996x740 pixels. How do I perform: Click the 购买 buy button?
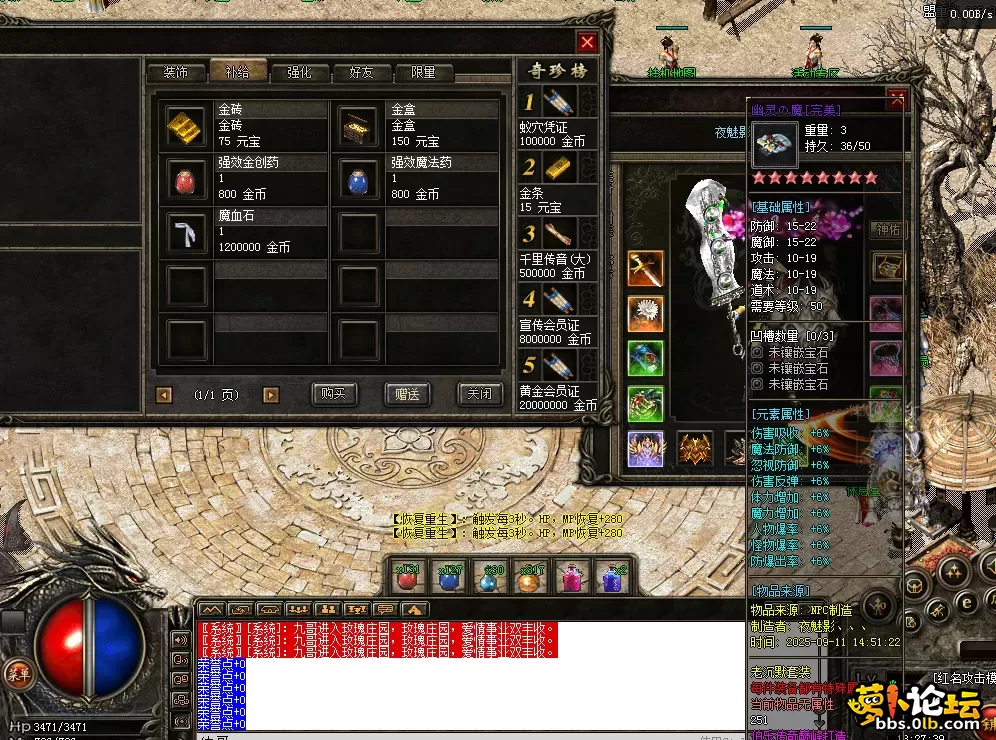pyautogui.click(x=334, y=394)
